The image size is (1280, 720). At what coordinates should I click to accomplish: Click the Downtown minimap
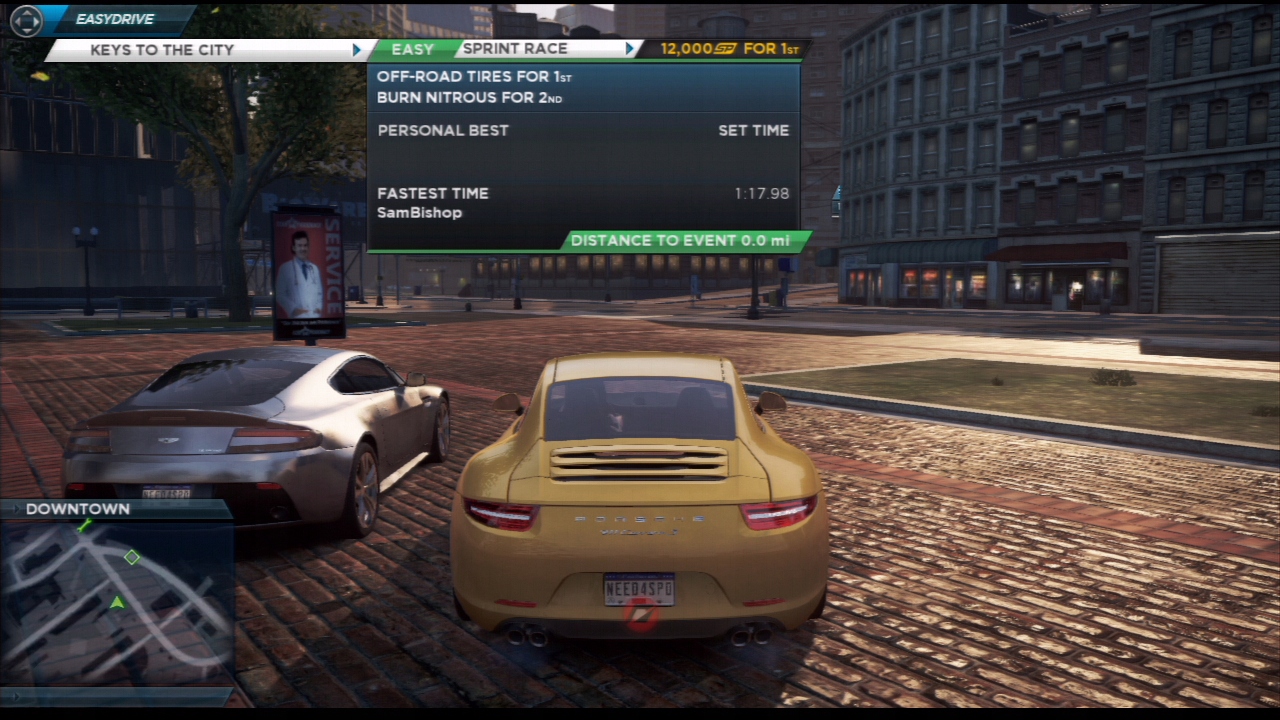(117, 602)
